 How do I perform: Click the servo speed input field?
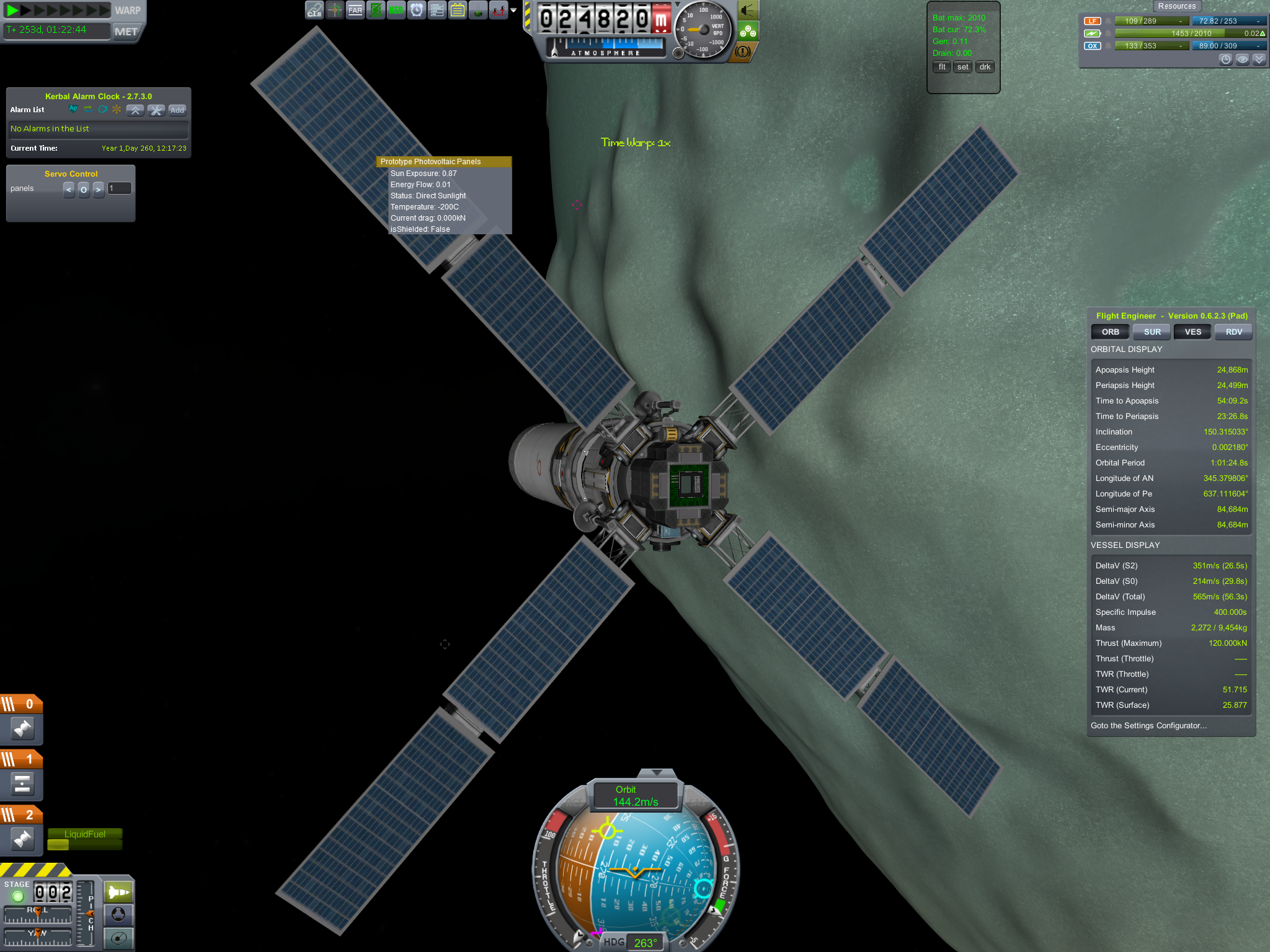pyautogui.click(x=120, y=188)
